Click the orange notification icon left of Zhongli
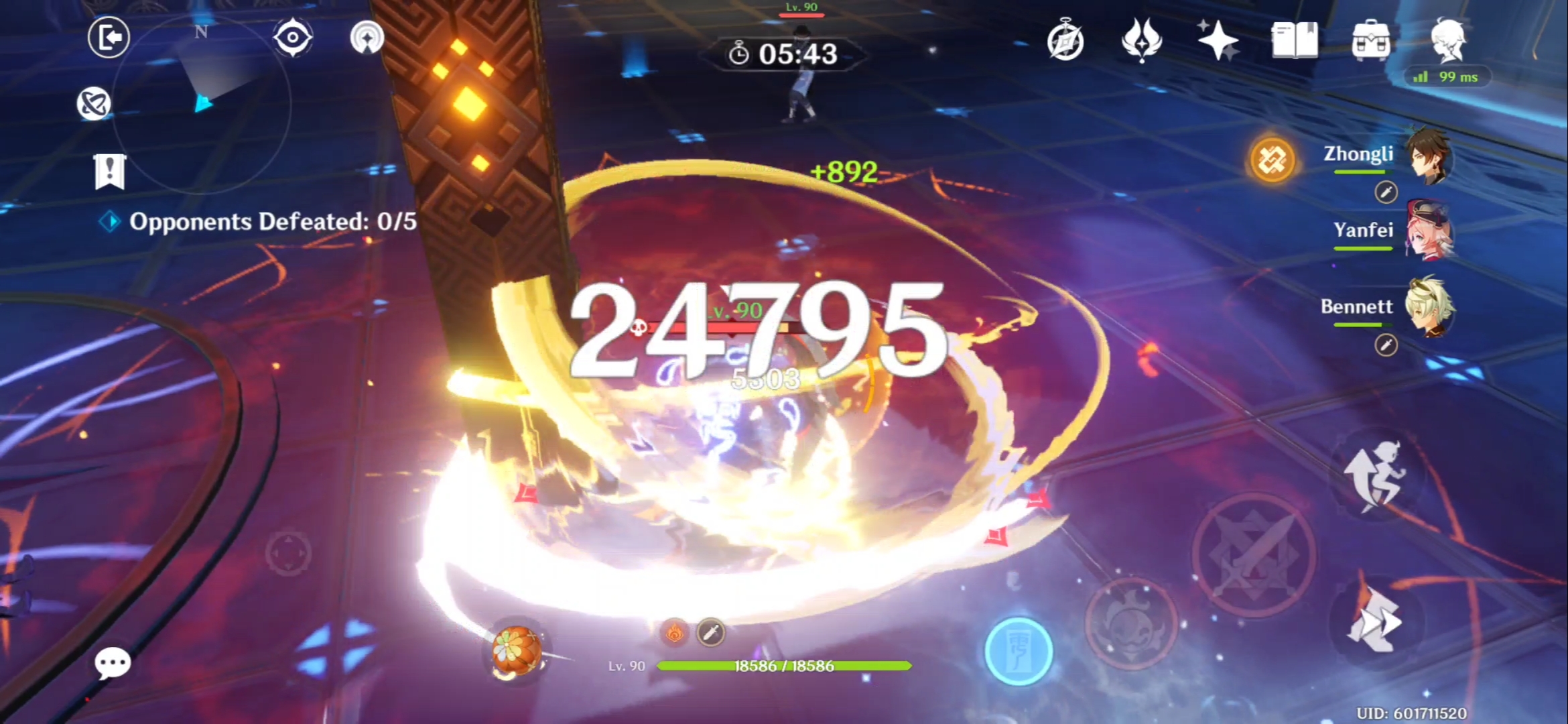Screen dimensions: 1568x724 tap(1272, 161)
